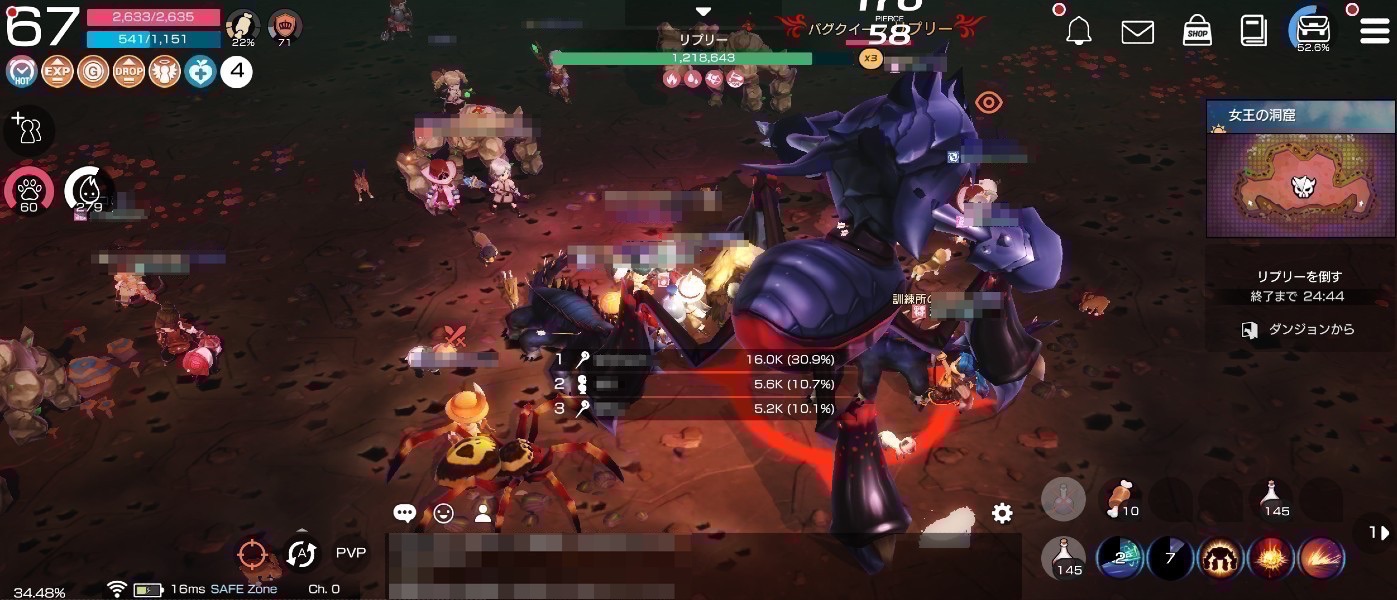This screenshot has width=1397, height=600.
Task: Cast the fiery explosion skill
Action: click(1271, 558)
